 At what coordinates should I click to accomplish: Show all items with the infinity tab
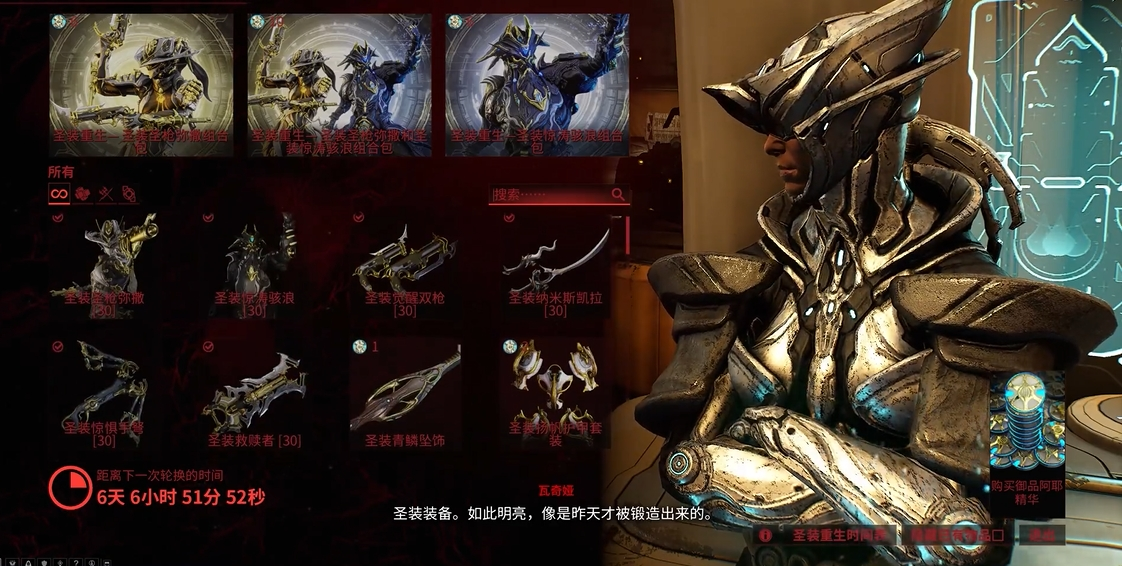click(x=59, y=194)
